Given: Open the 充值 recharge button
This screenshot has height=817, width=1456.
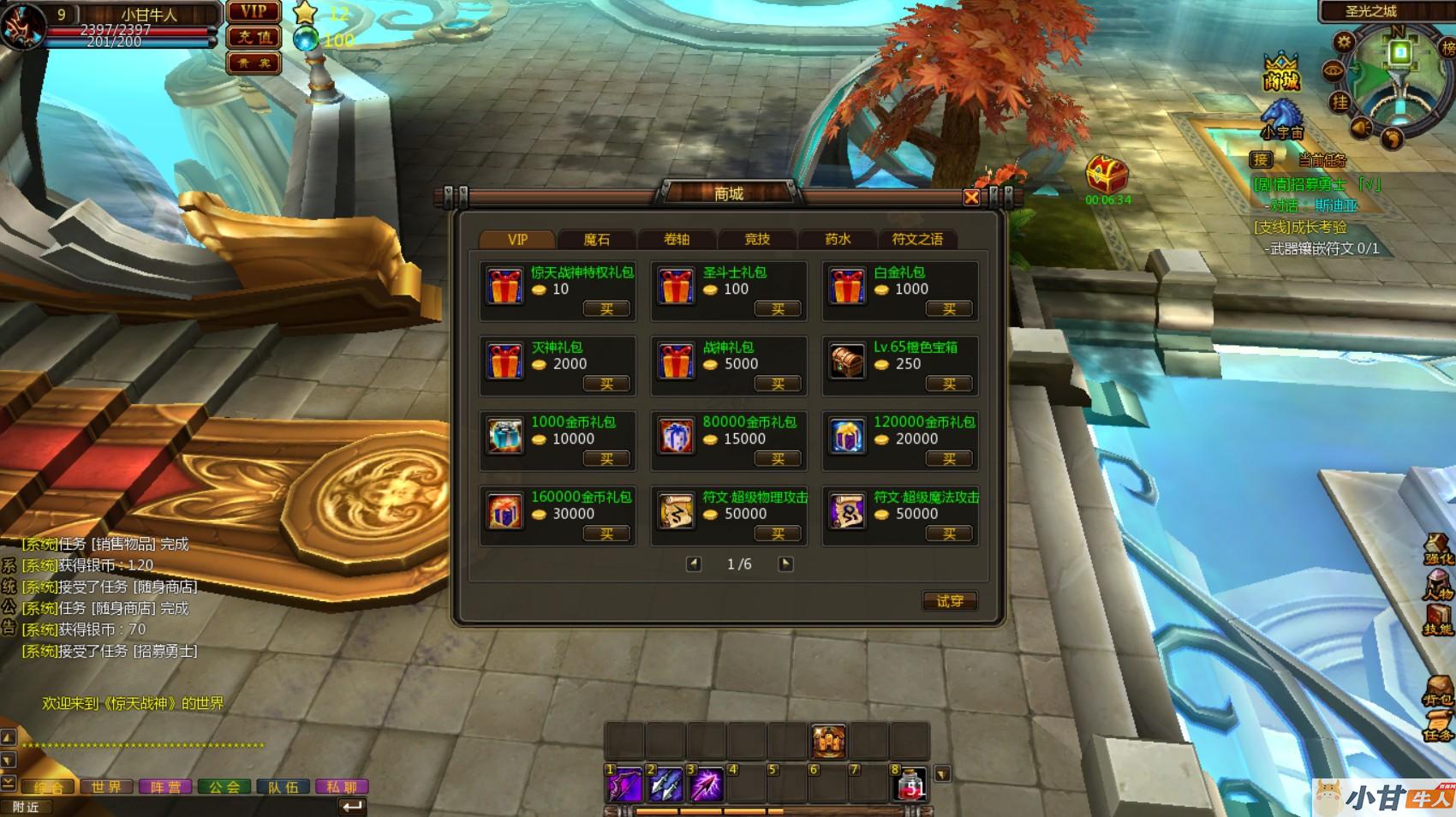Looking at the screenshot, I should tap(254, 38).
